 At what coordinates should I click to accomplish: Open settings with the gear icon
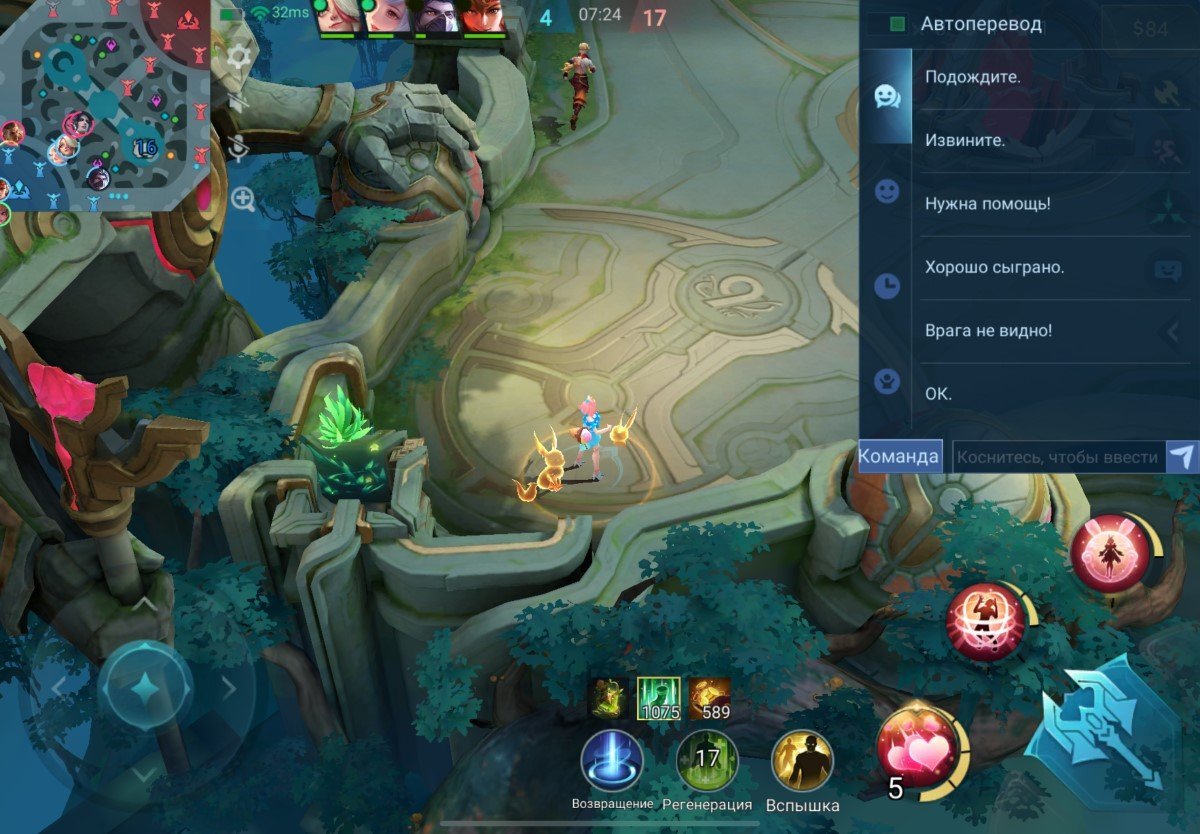pos(239,56)
